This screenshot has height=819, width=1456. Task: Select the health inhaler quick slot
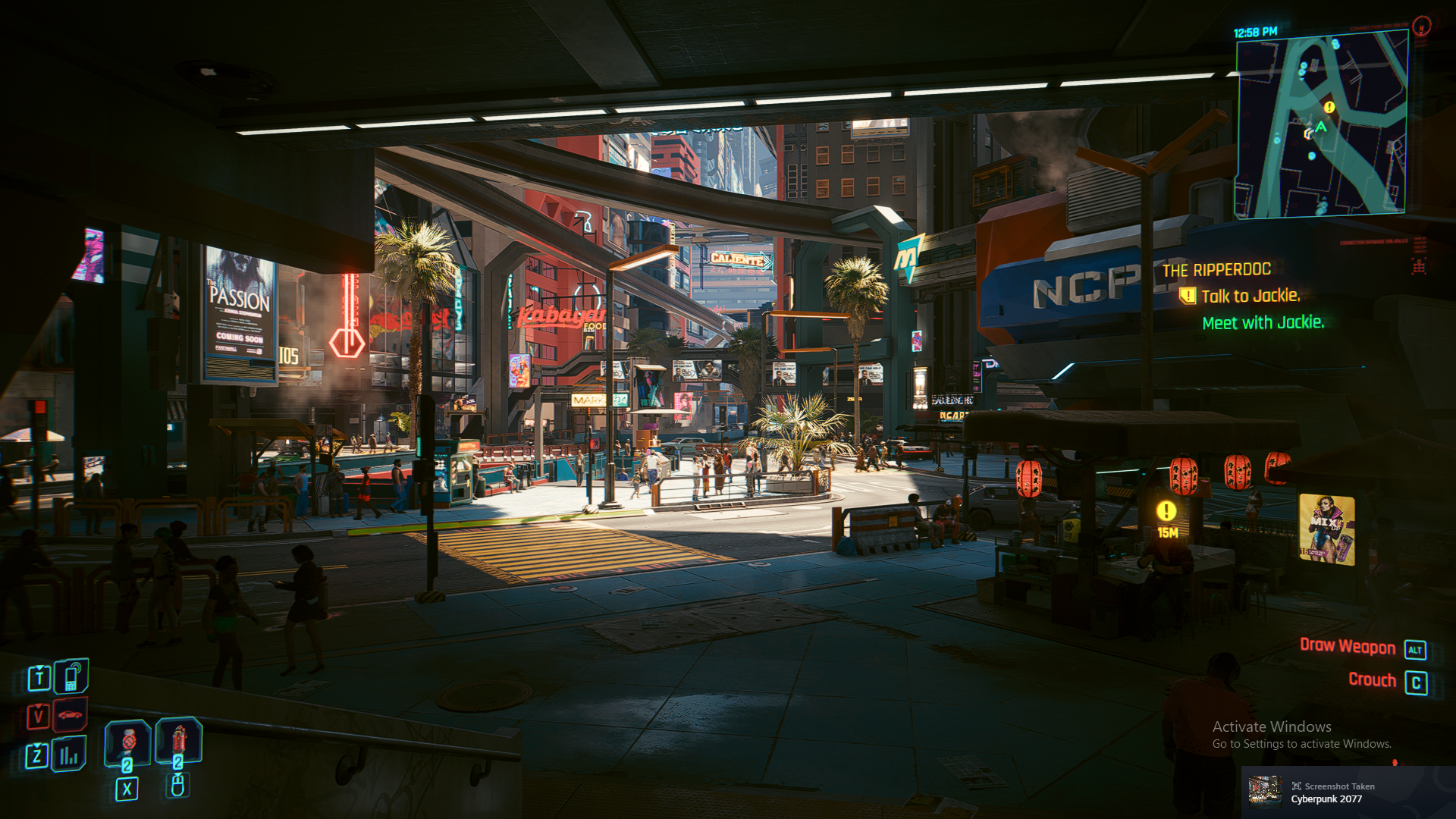pos(127,741)
